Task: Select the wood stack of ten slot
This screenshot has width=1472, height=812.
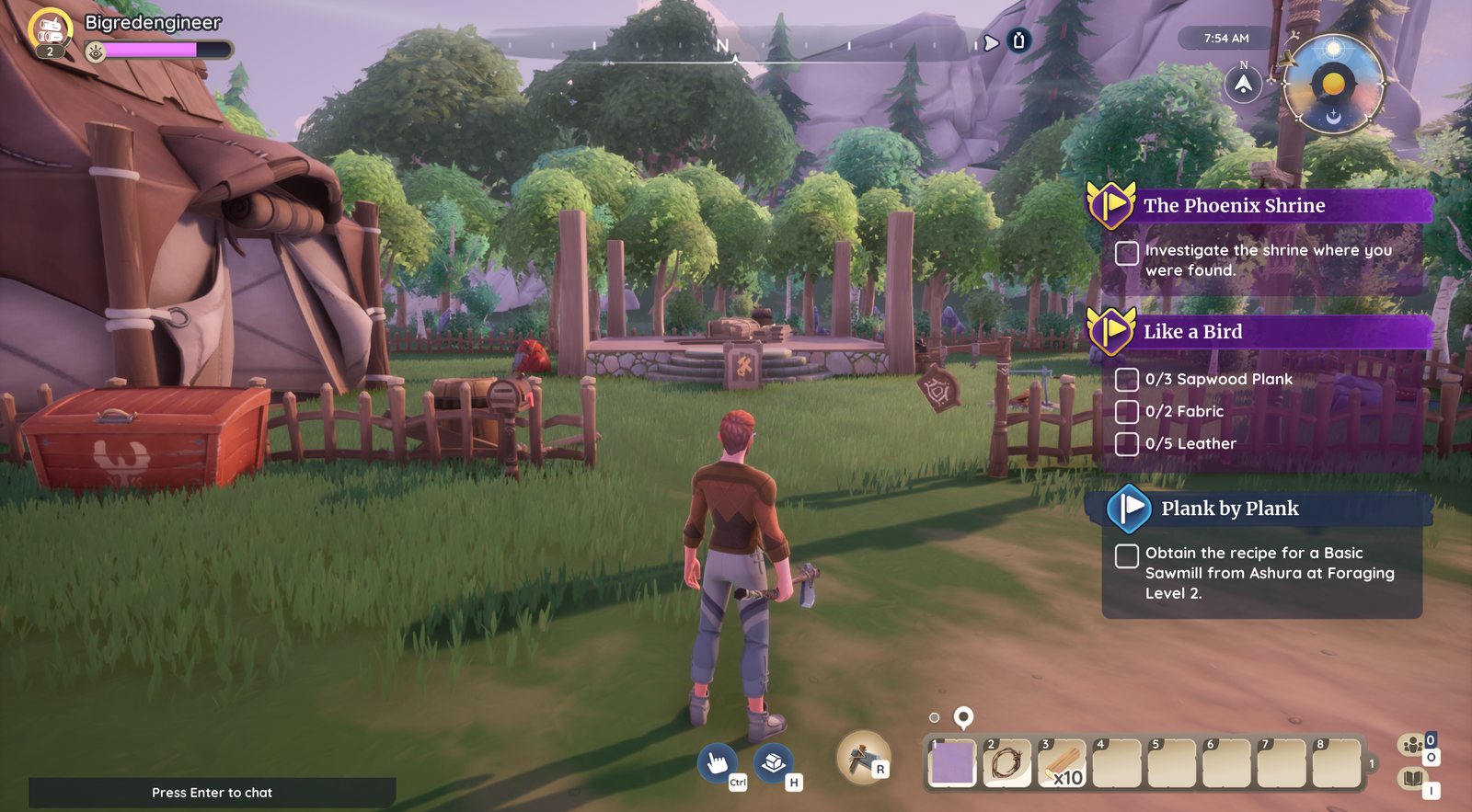Action: coord(1062,763)
